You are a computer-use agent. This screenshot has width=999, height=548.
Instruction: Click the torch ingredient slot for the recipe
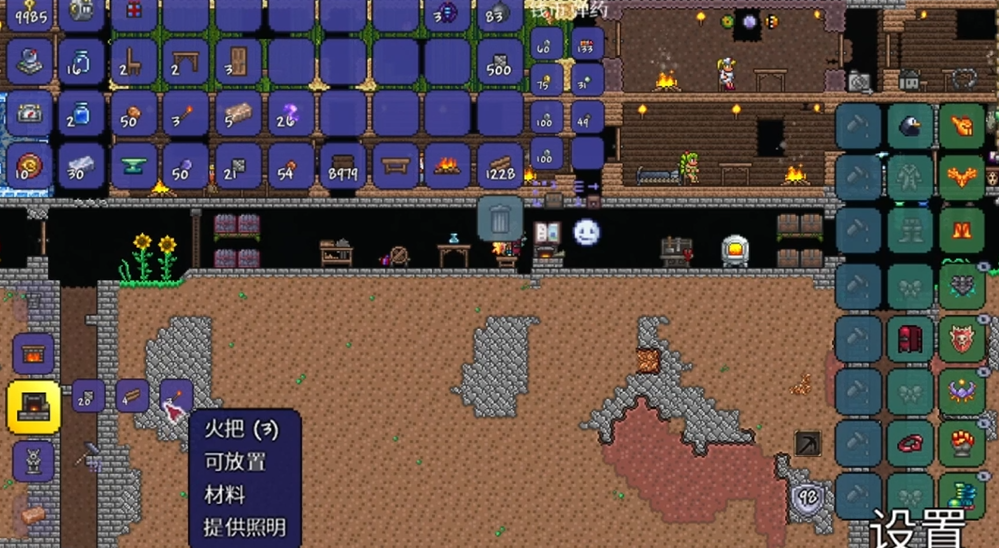click(x=175, y=396)
